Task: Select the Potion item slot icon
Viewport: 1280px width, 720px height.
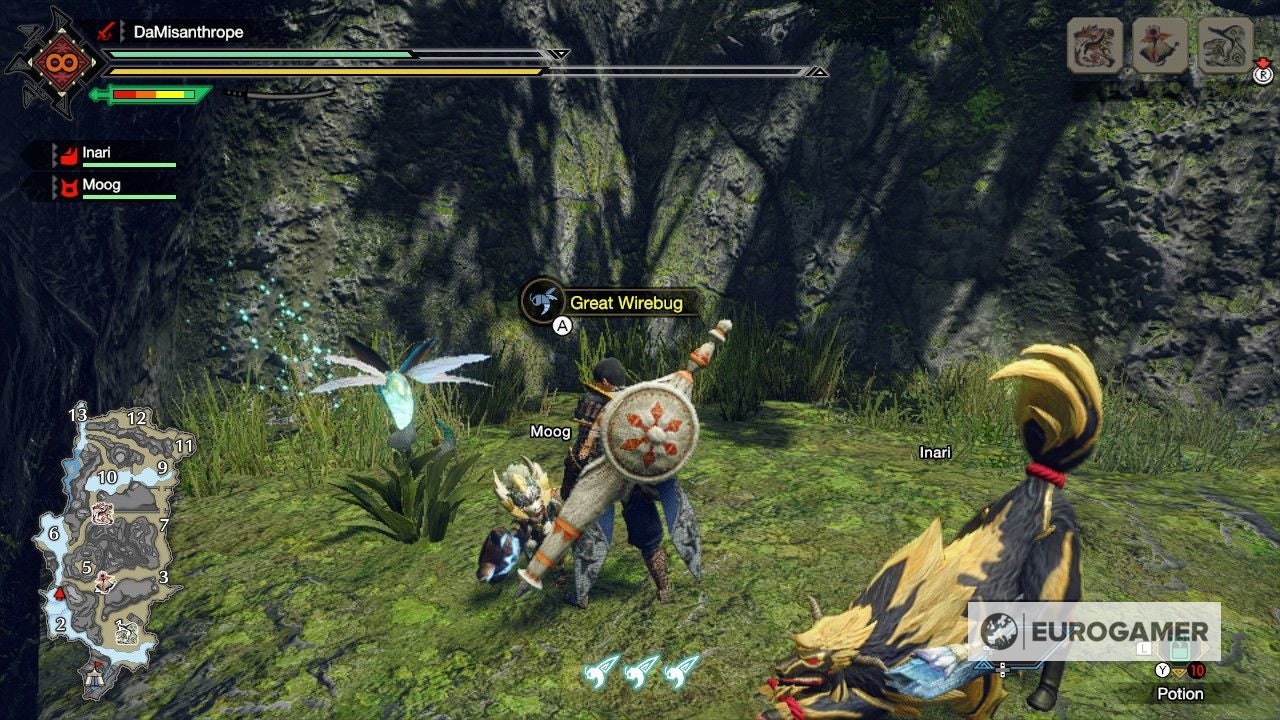Action: pyautogui.click(x=1179, y=652)
